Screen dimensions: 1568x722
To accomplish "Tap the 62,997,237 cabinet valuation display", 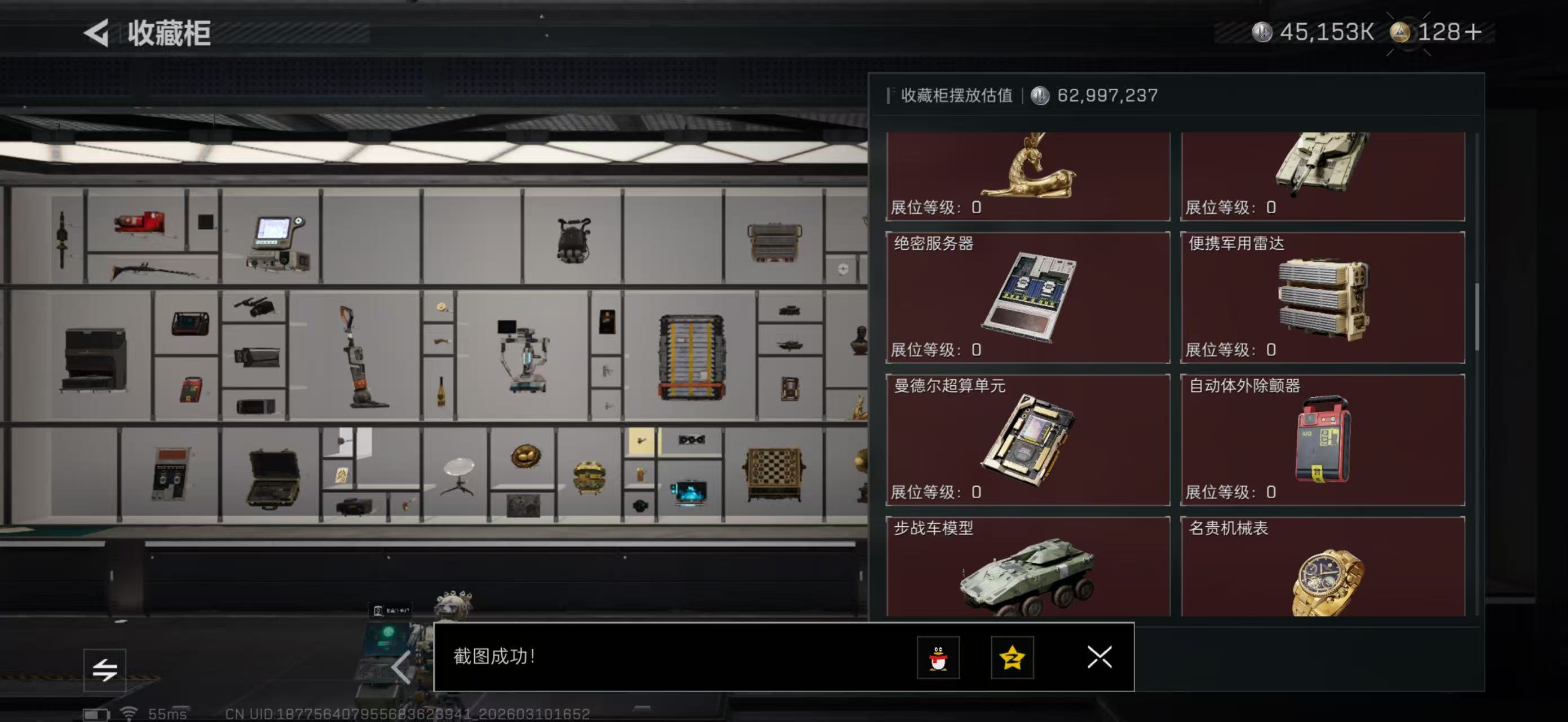I will [x=1107, y=95].
